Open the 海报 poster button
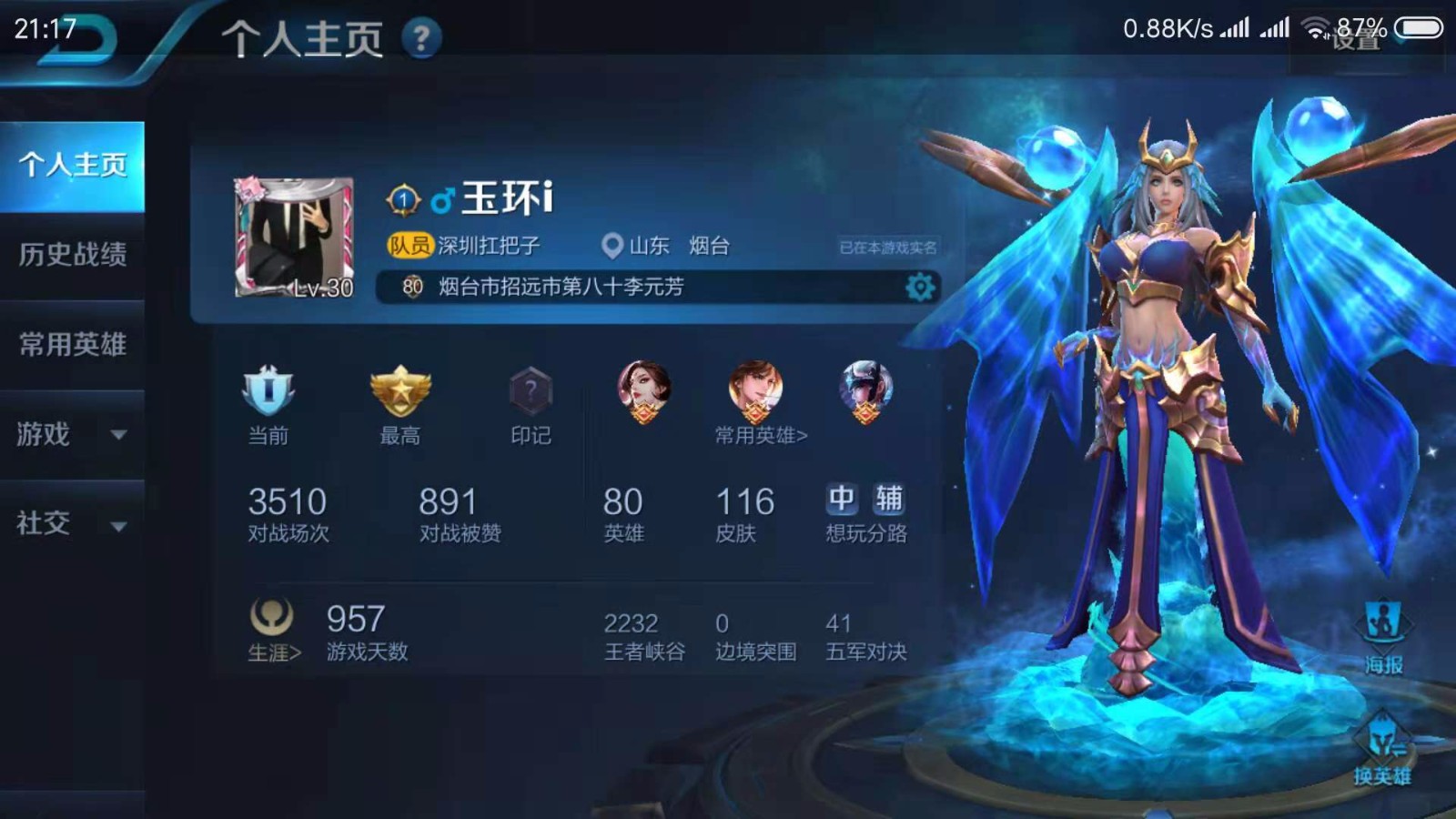The height and width of the screenshot is (819, 1456). (1383, 637)
